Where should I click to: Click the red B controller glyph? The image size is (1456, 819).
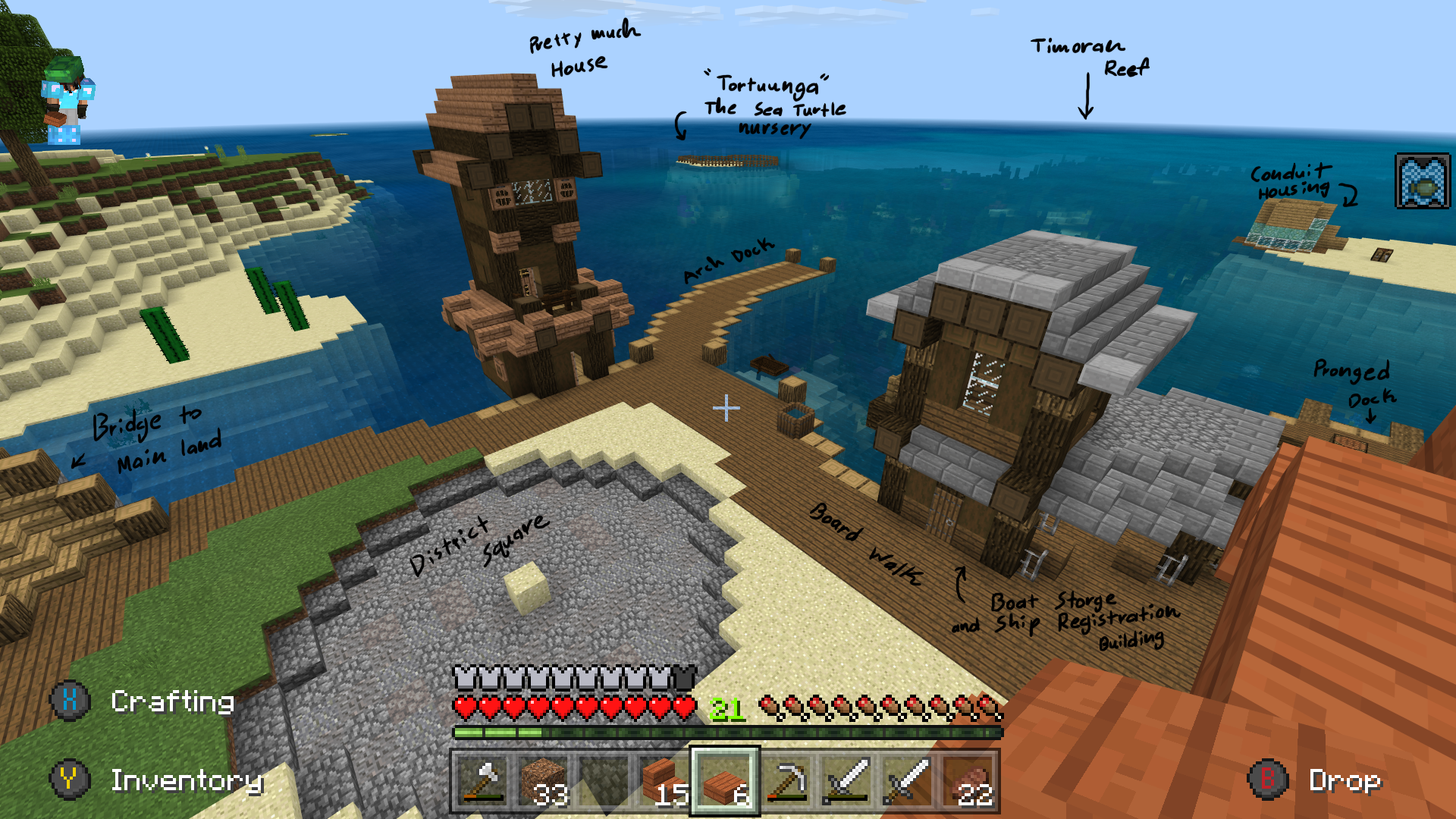coord(1269,778)
